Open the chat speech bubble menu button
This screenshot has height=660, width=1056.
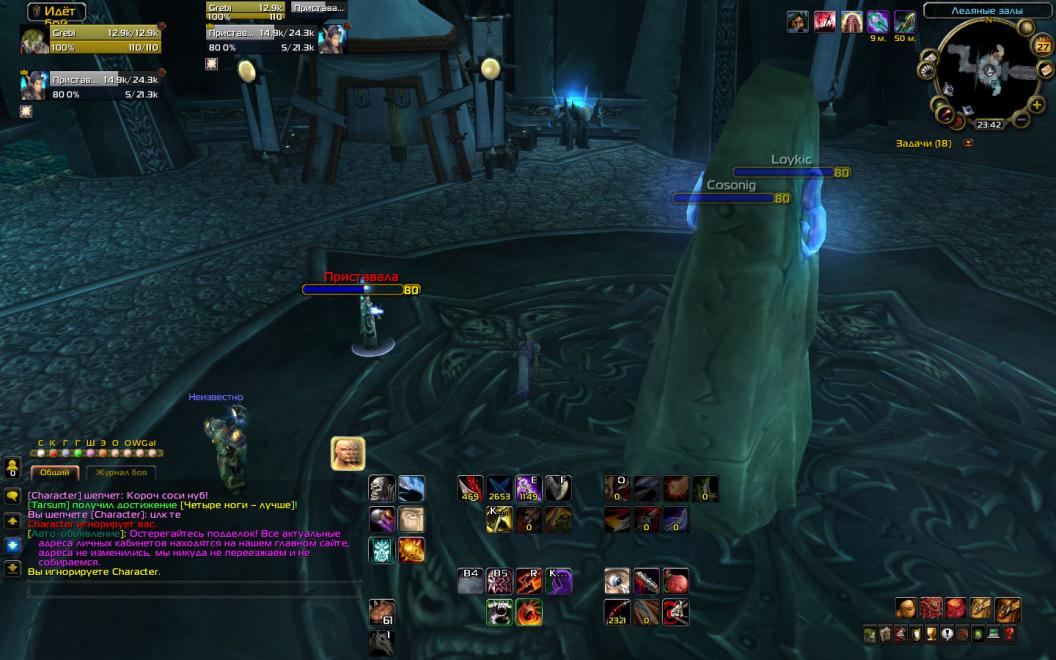click(x=13, y=496)
